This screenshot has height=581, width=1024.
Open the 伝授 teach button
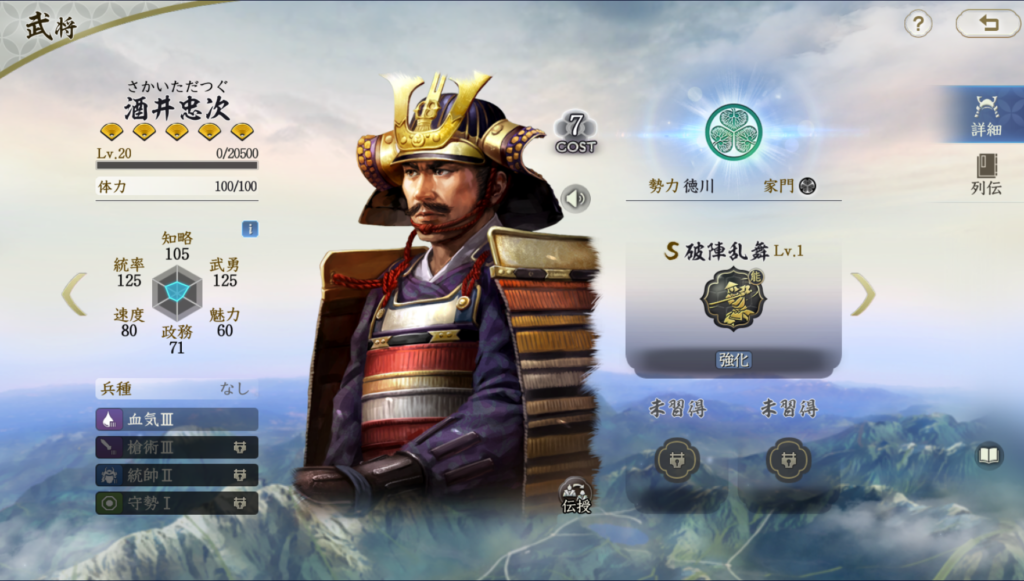pos(575,494)
